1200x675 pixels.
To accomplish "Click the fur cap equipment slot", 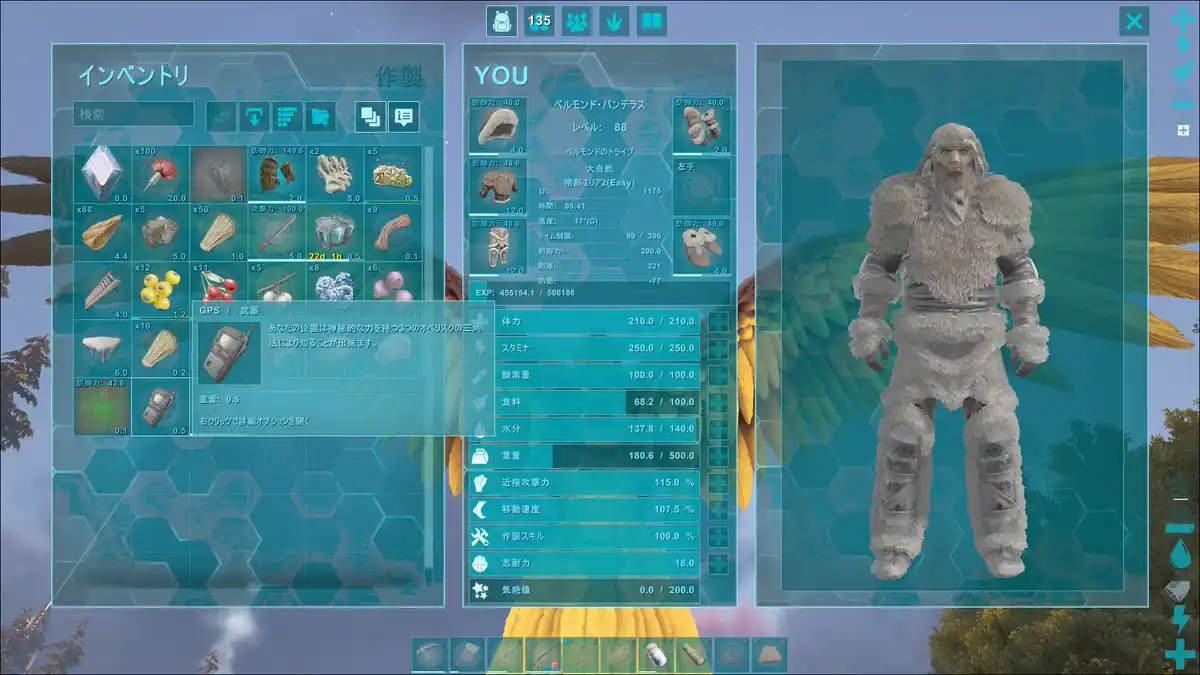I will [x=497, y=125].
